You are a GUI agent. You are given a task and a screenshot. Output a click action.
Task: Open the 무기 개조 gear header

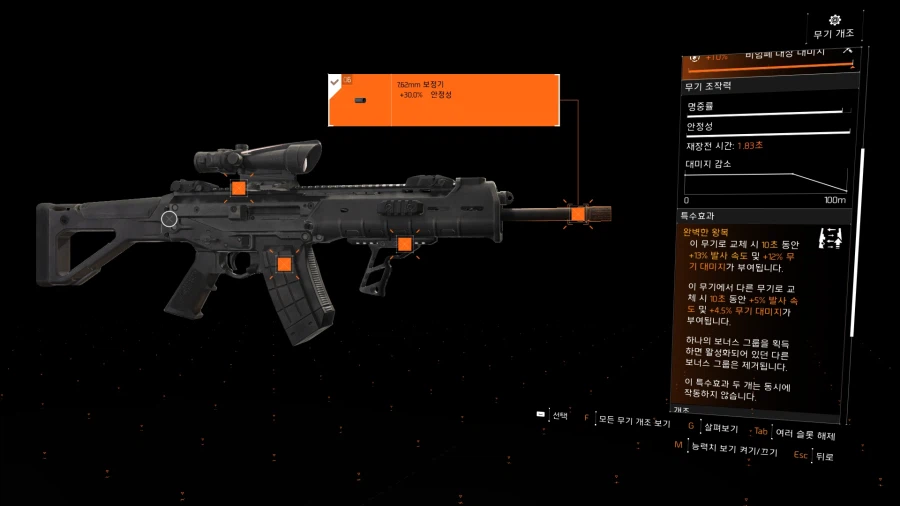[835, 26]
